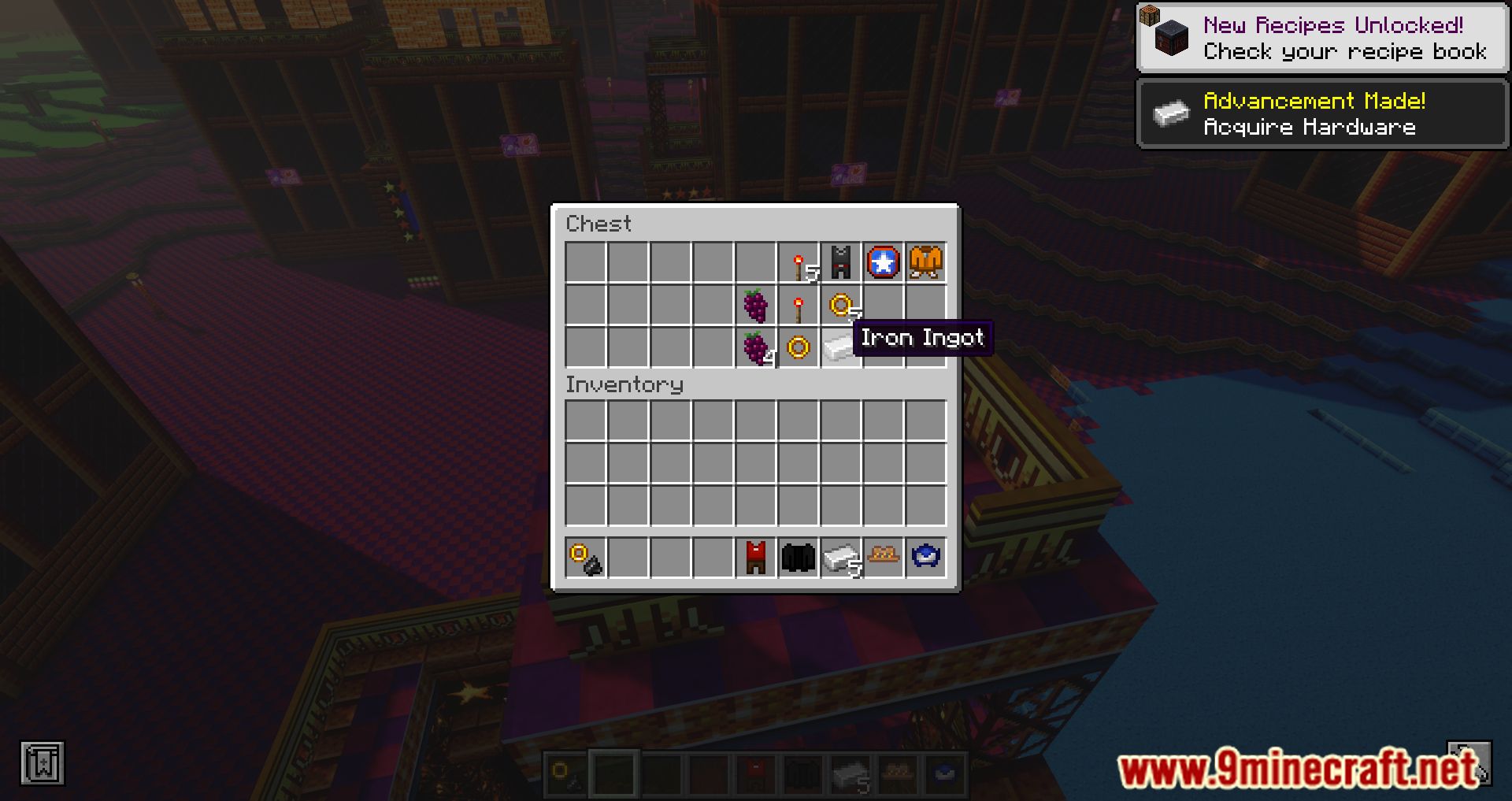Pick up the torch stack in the chest
The height and width of the screenshot is (801, 1512).
(798, 262)
